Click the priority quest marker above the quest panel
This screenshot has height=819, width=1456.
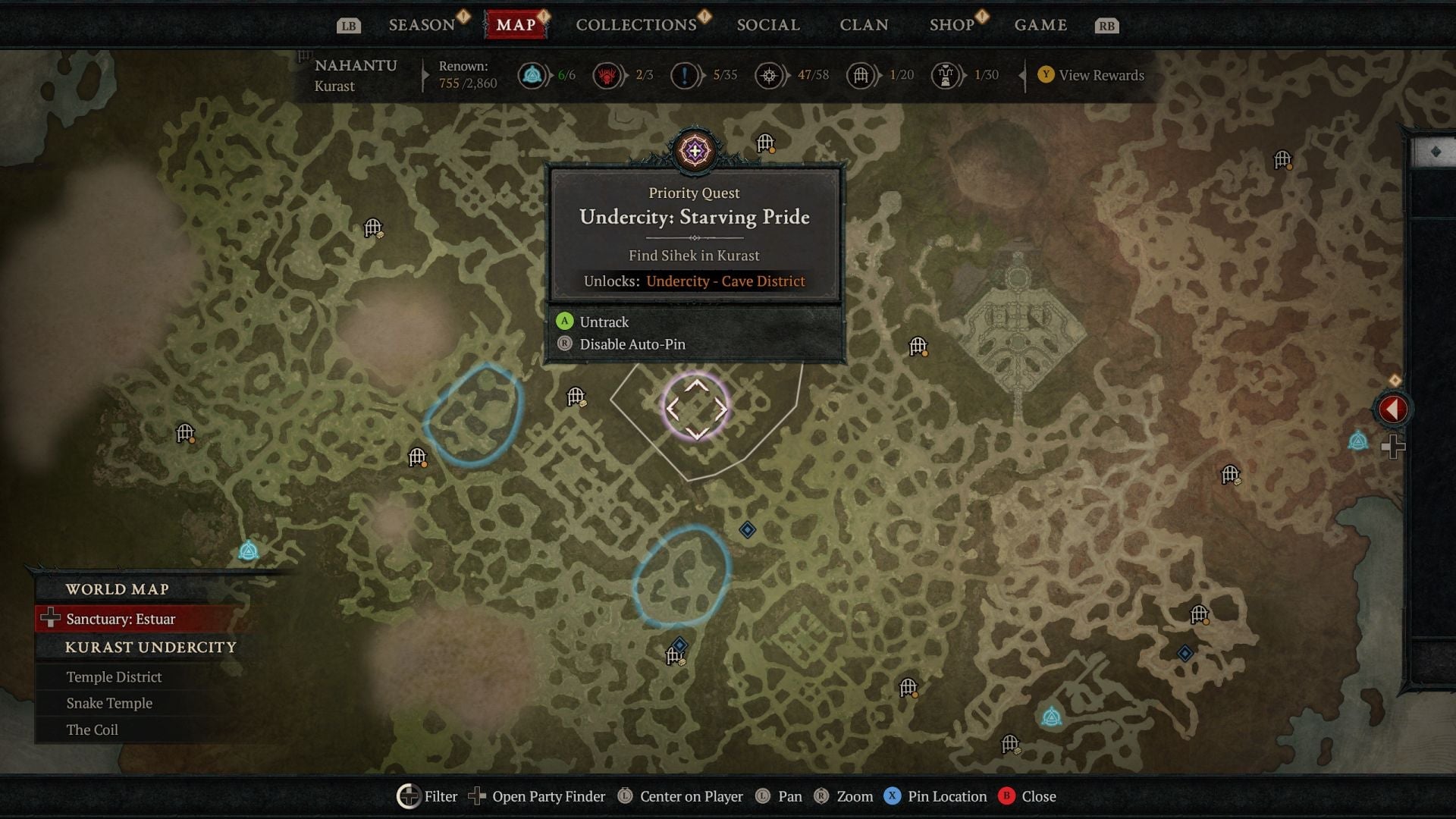[x=695, y=151]
